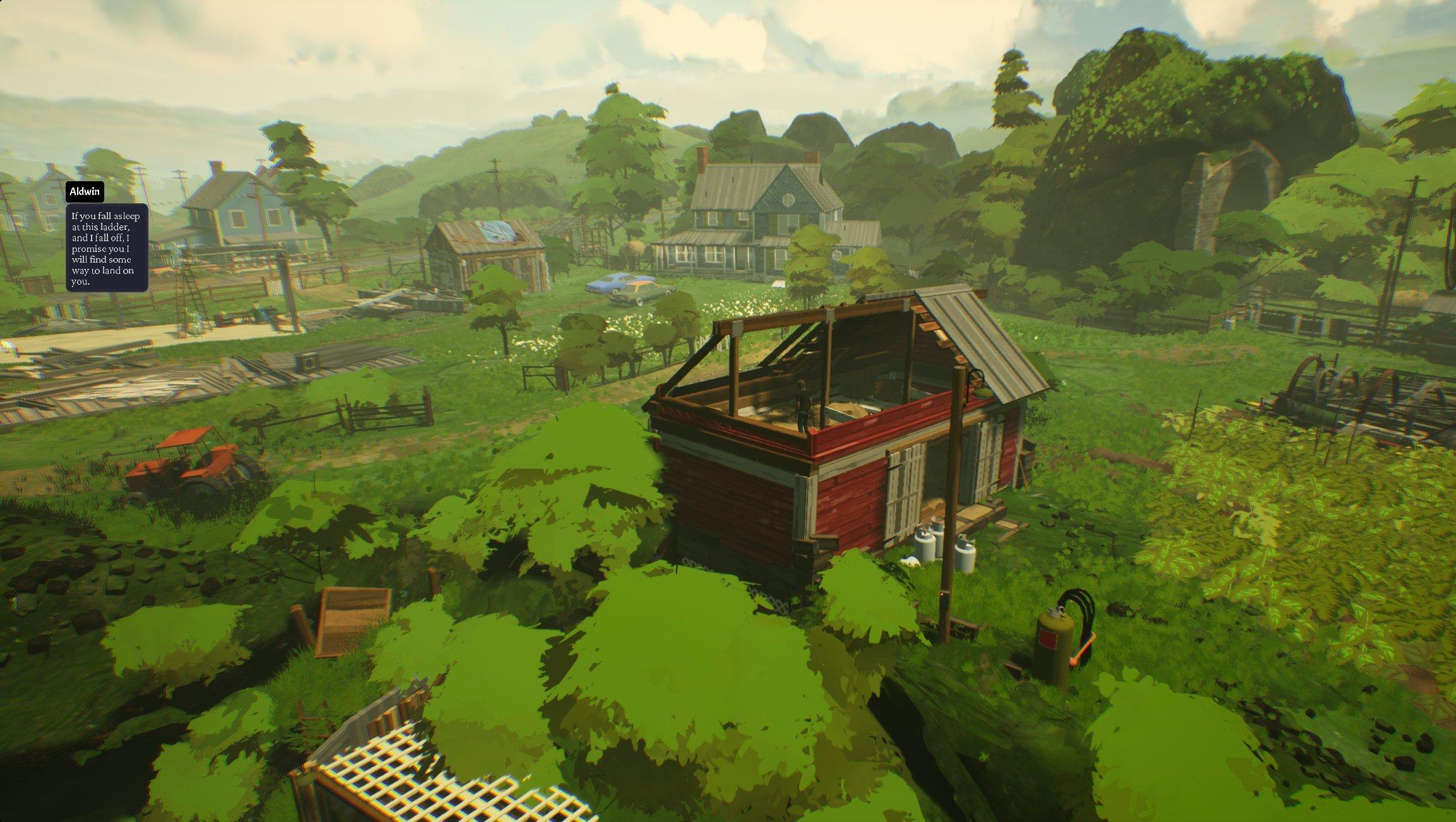Select the round attic window of the farmhouse
This screenshot has width=1456, height=822.
[x=790, y=201]
